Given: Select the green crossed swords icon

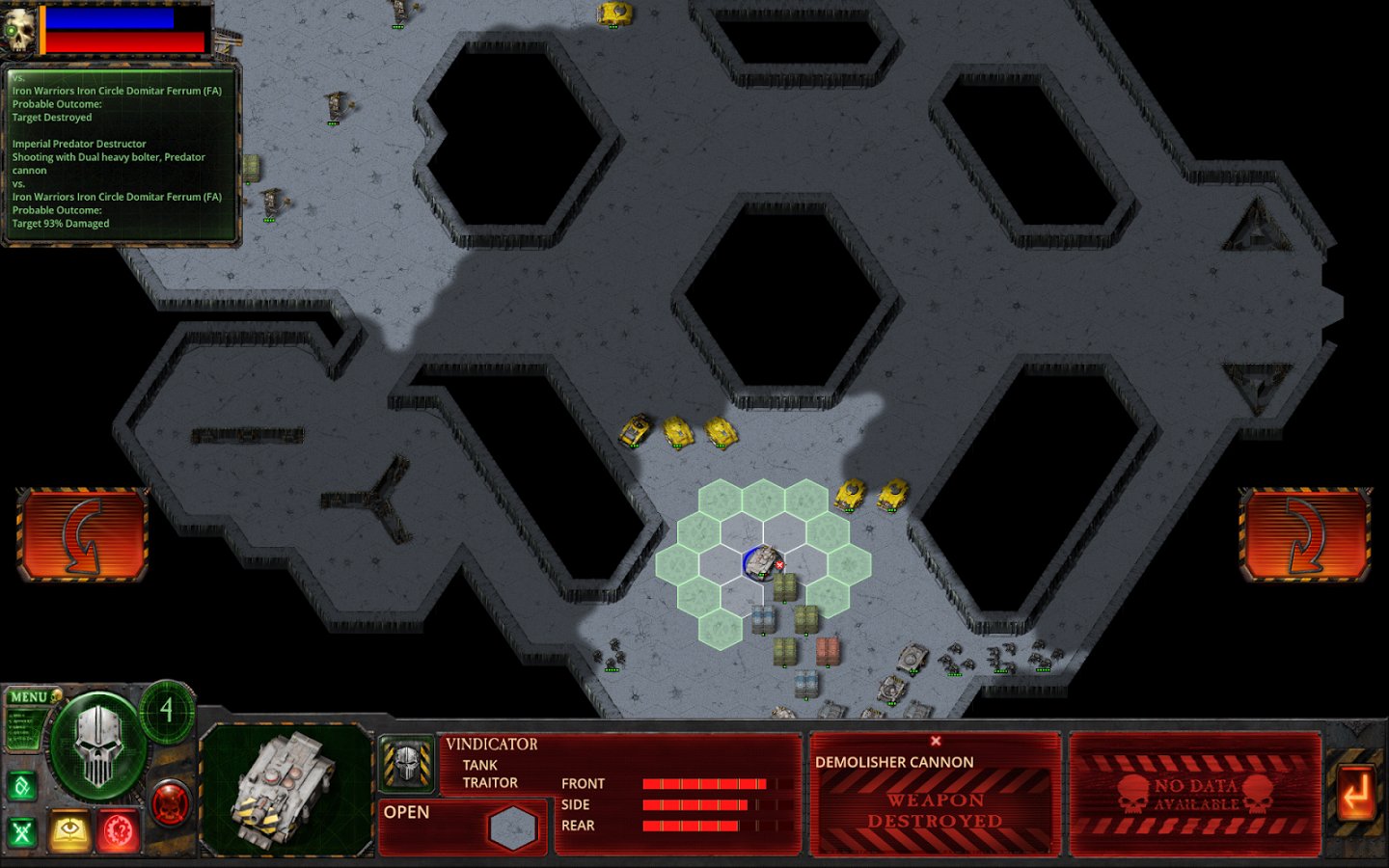Looking at the screenshot, I should 22,831.
